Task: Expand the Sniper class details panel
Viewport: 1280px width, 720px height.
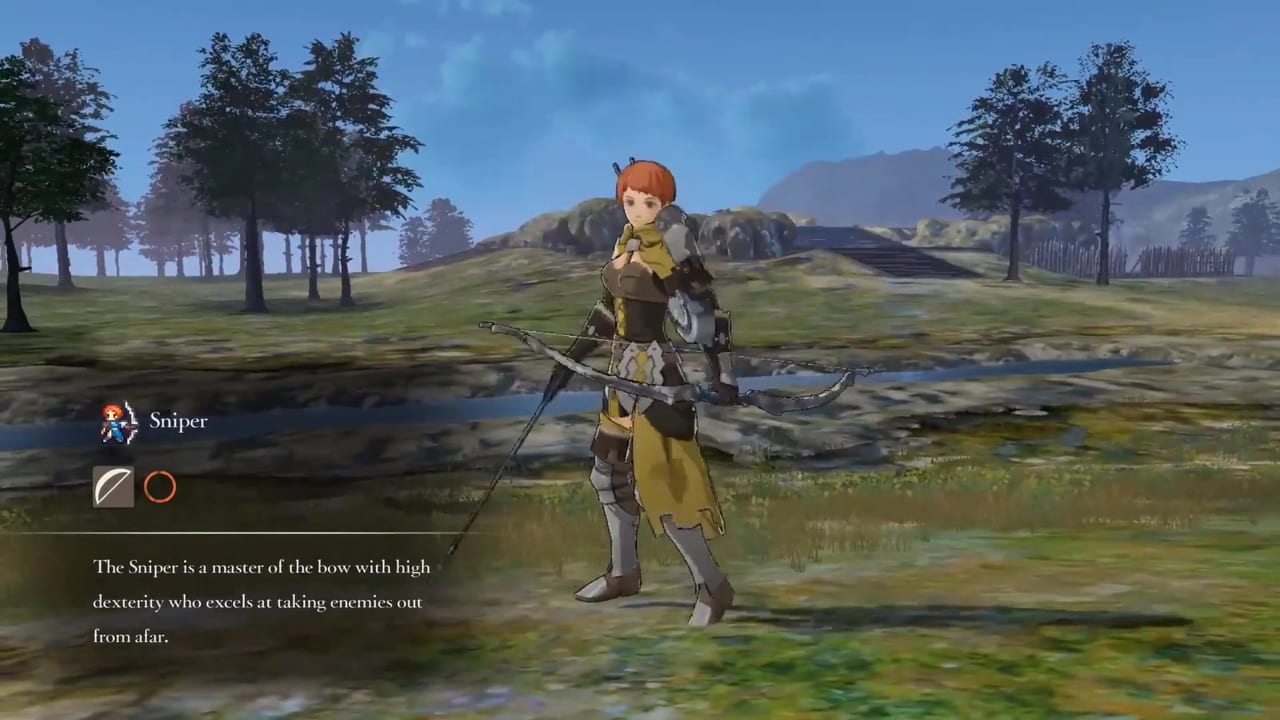Action: point(178,420)
